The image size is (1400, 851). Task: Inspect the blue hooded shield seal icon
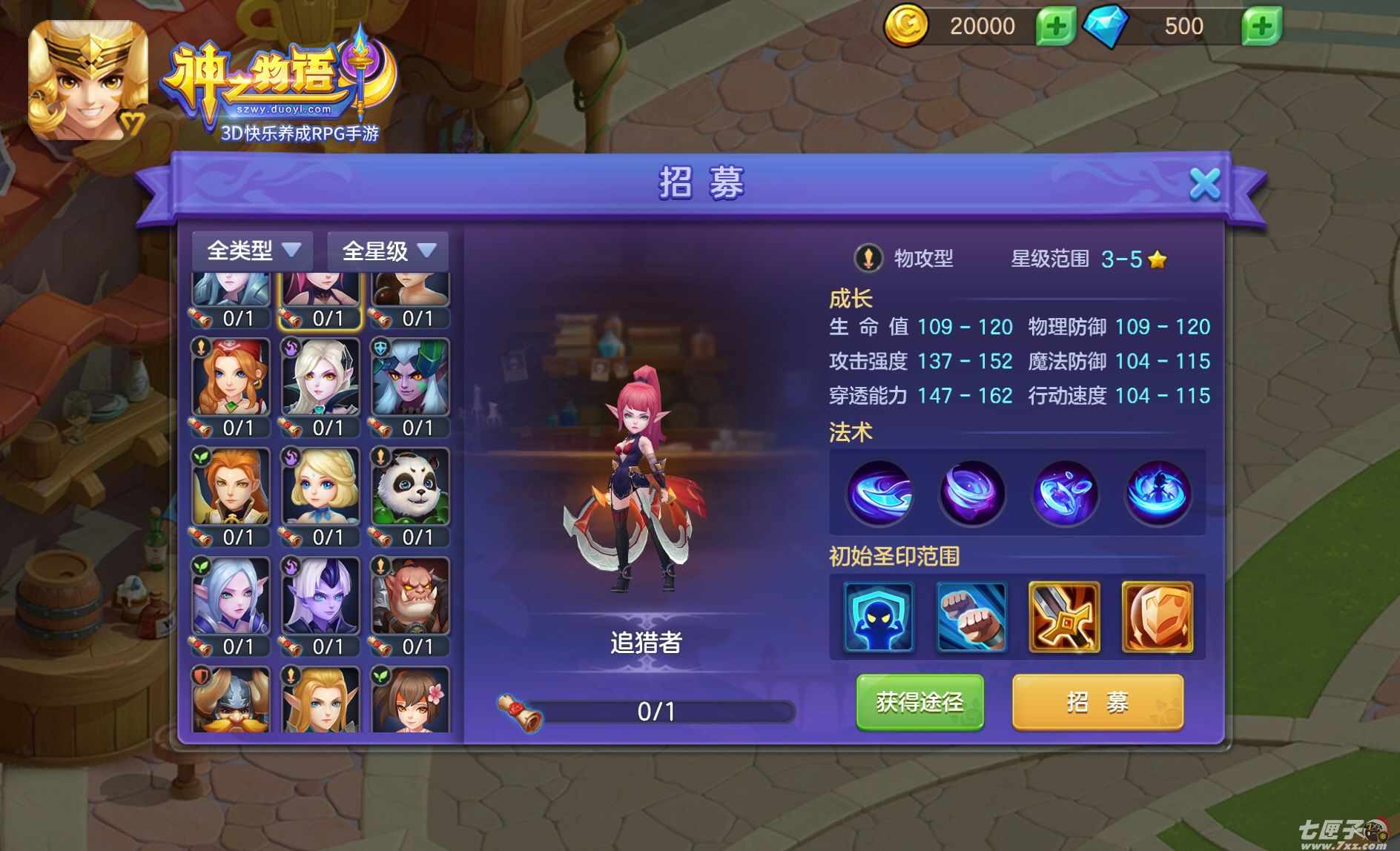(x=879, y=617)
